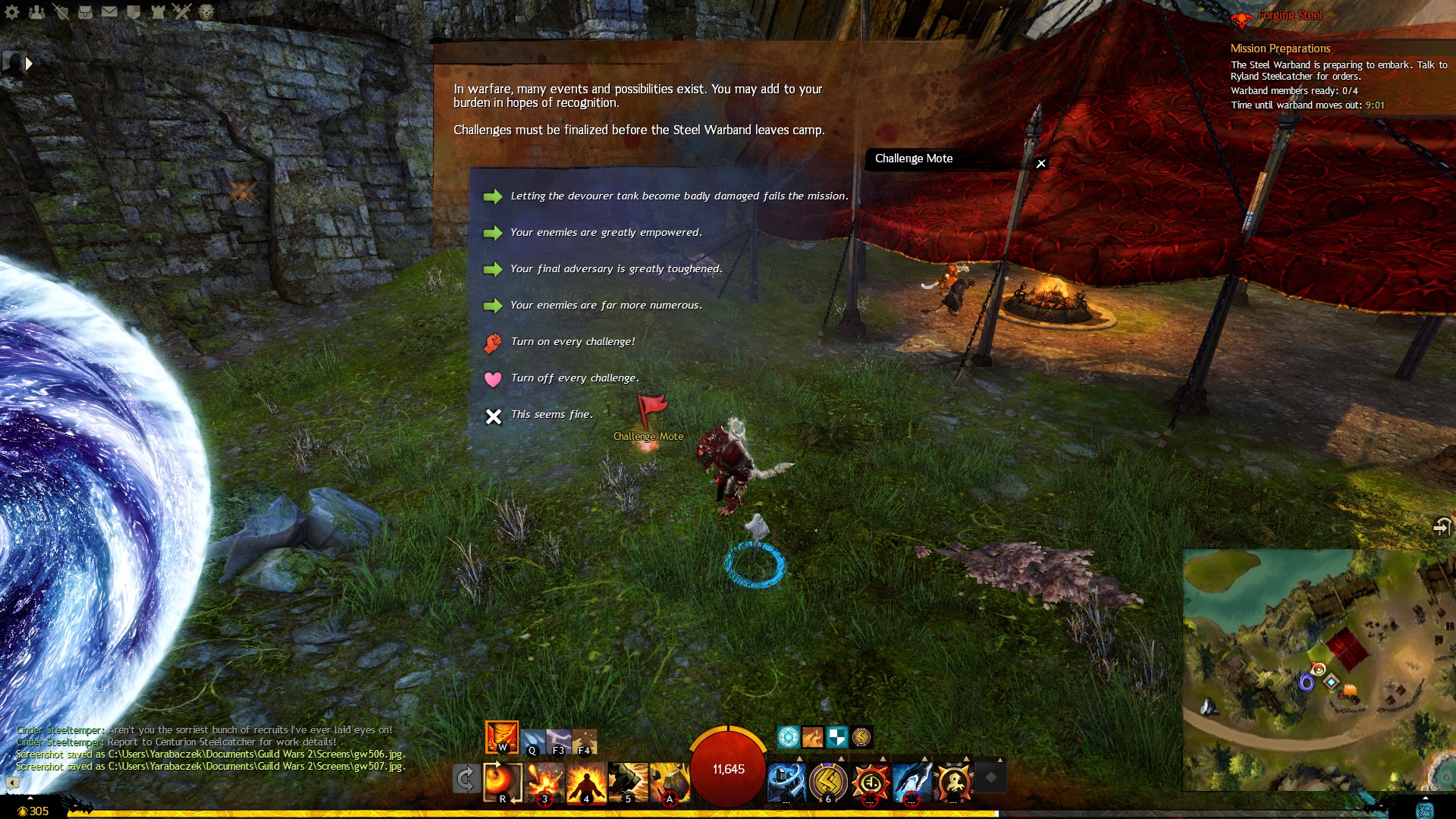Activate the weapon swap arrow button
The width and height of the screenshot is (1456, 819).
(x=465, y=779)
